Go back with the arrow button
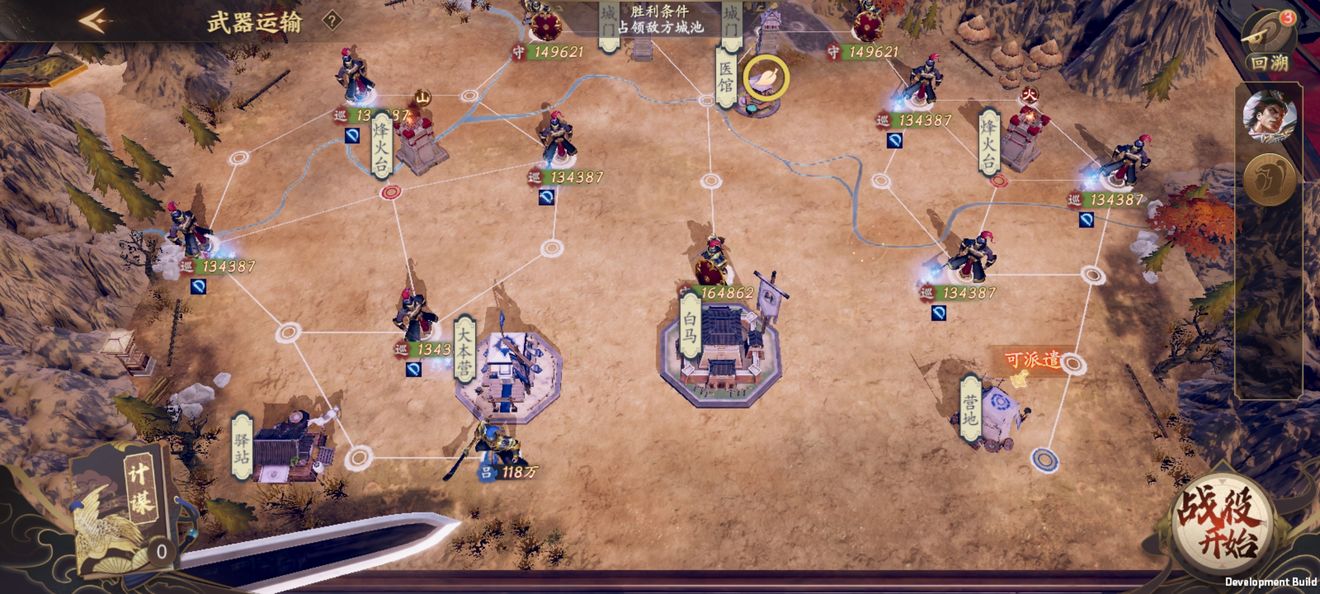Screen dimensions: 1320x594 tap(94, 21)
